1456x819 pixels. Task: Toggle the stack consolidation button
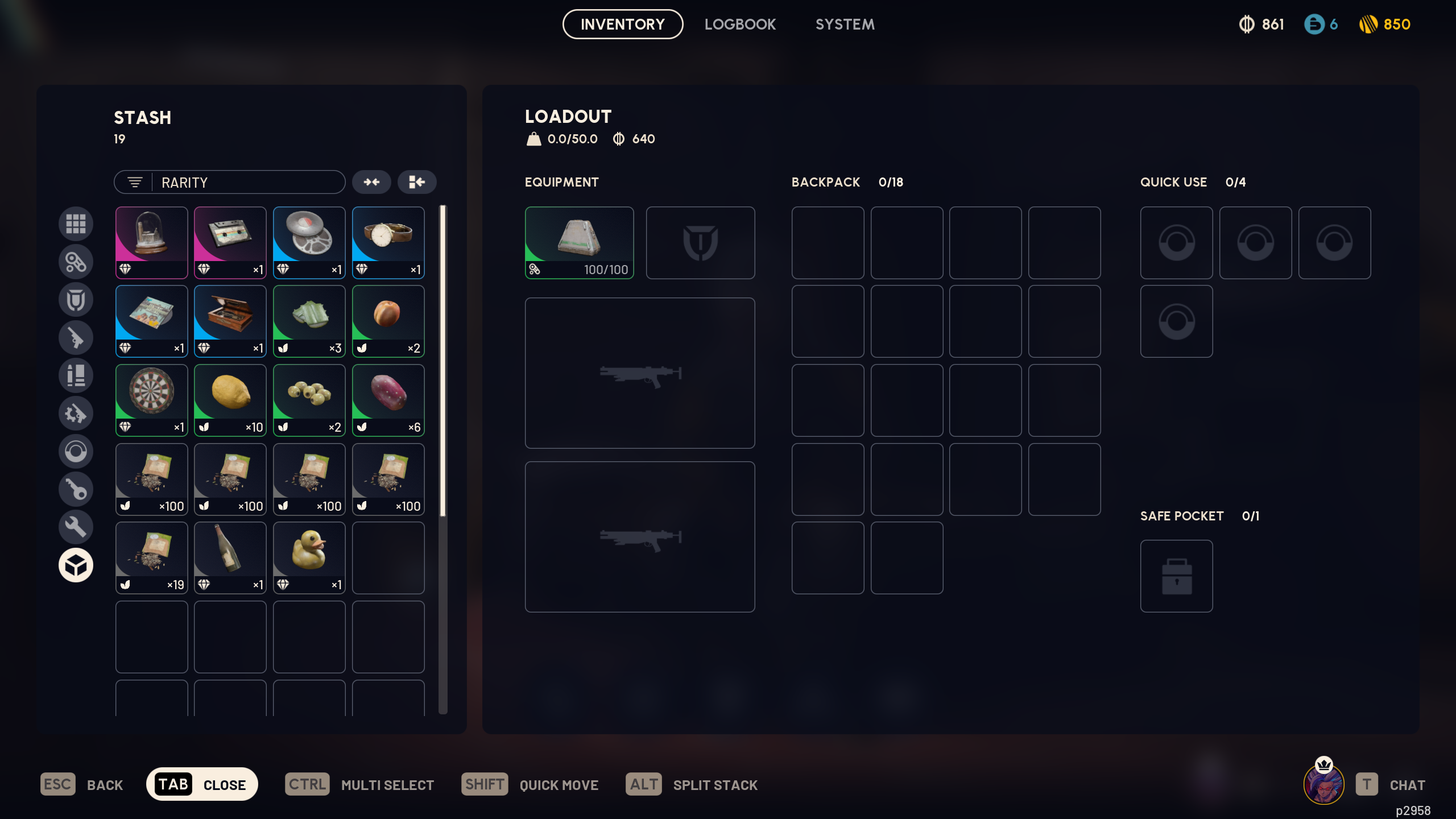click(x=372, y=182)
